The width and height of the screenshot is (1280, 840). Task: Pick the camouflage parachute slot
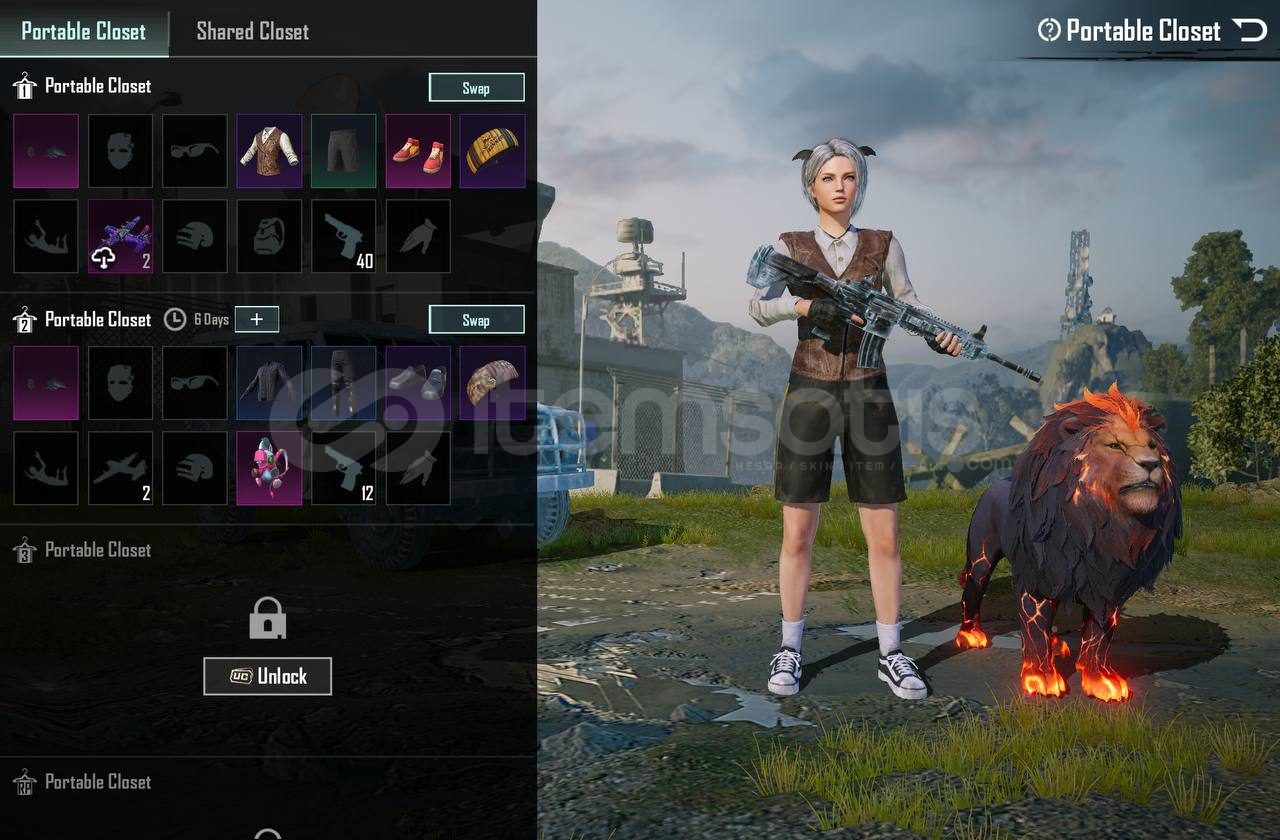492,383
